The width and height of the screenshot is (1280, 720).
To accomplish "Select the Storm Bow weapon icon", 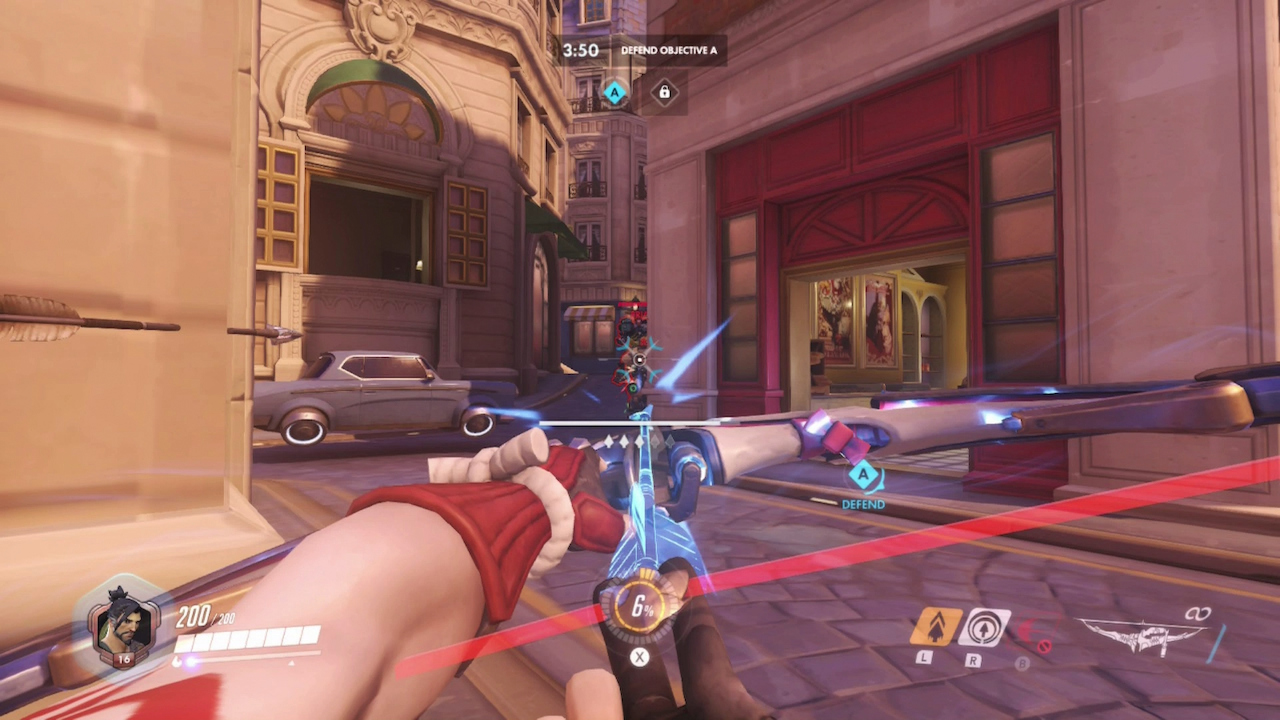I will coord(1143,635).
